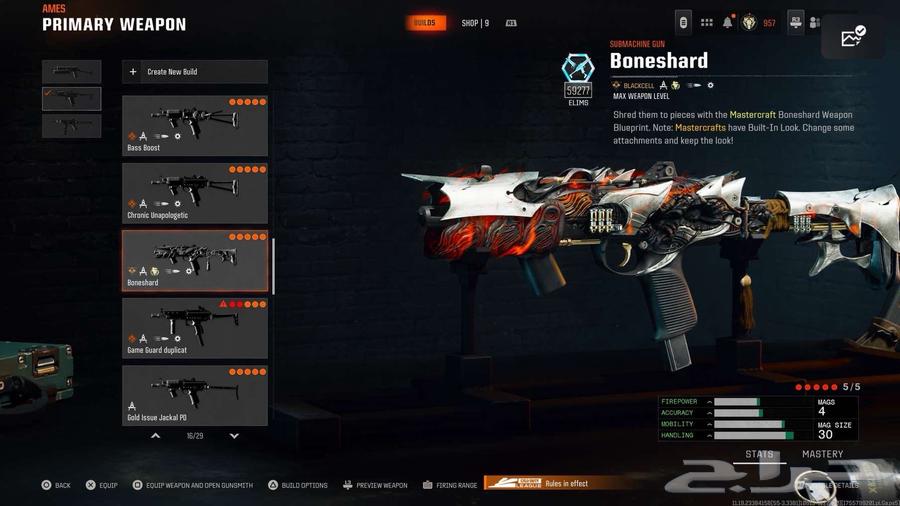Viewport: 900px width, 506px height.
Task: Open the grid menu icon
Action: click(706, 22)
